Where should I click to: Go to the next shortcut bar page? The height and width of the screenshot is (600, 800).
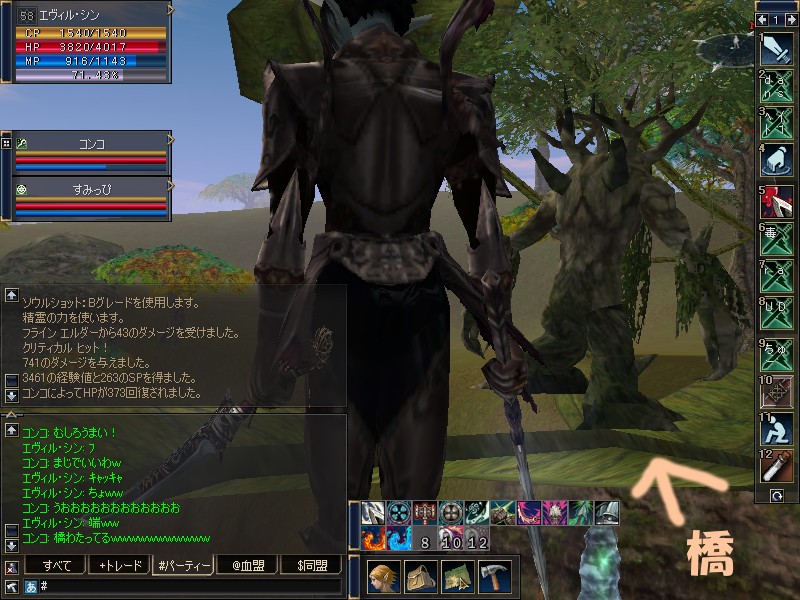788,19
